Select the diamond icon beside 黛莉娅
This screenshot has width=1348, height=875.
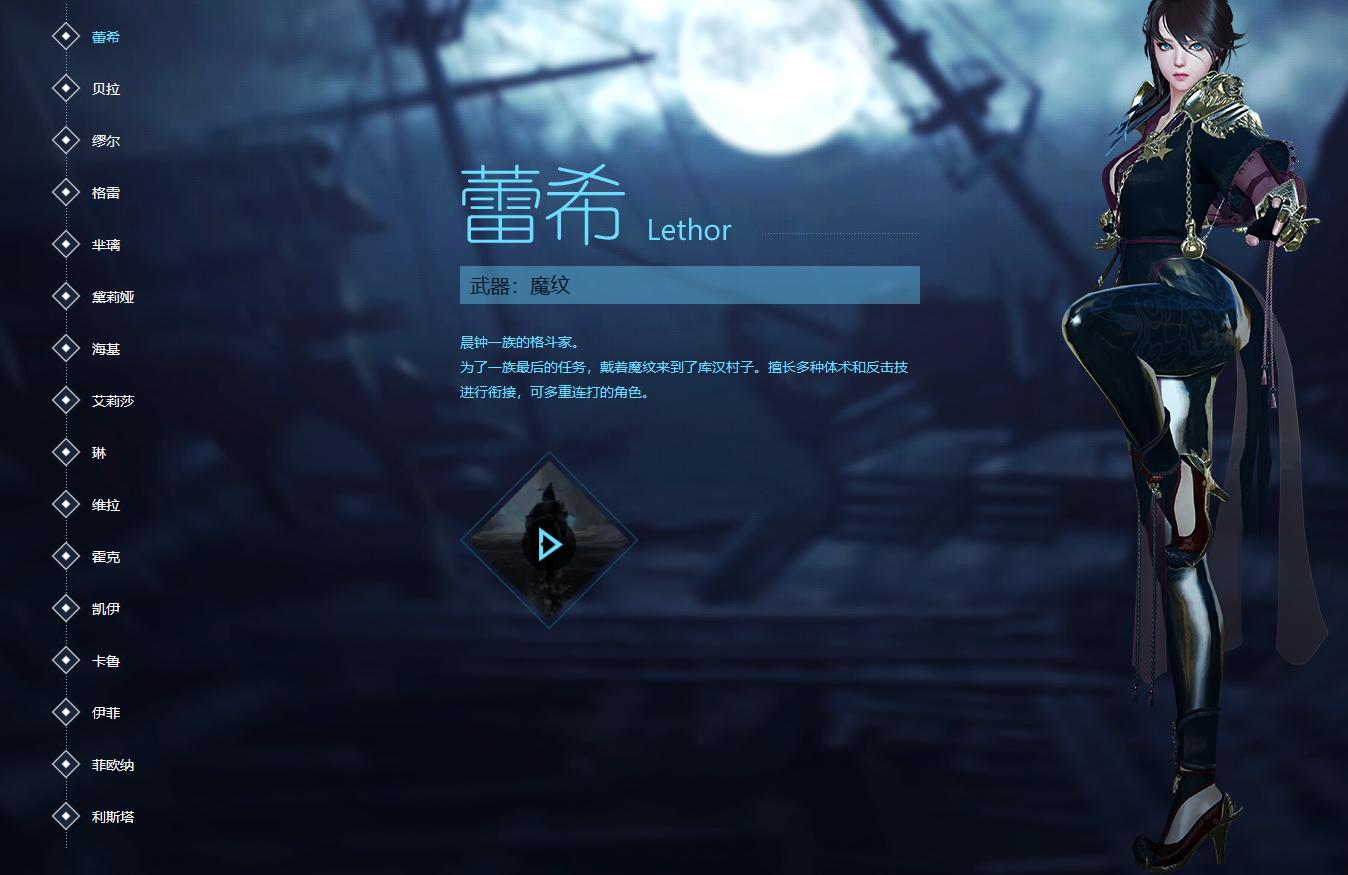(66, 296)
